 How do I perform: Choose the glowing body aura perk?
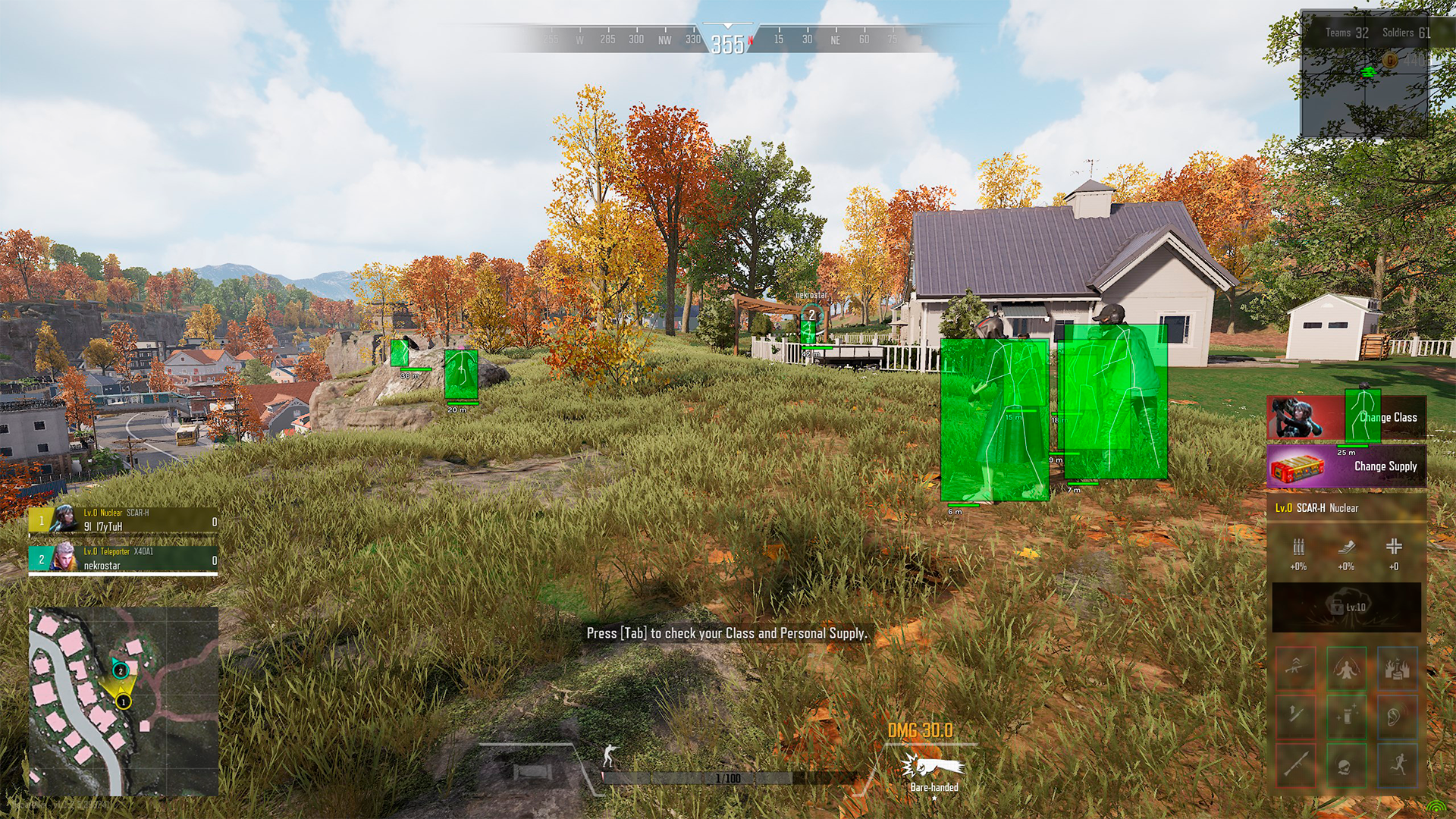(x=1346, y=667)
